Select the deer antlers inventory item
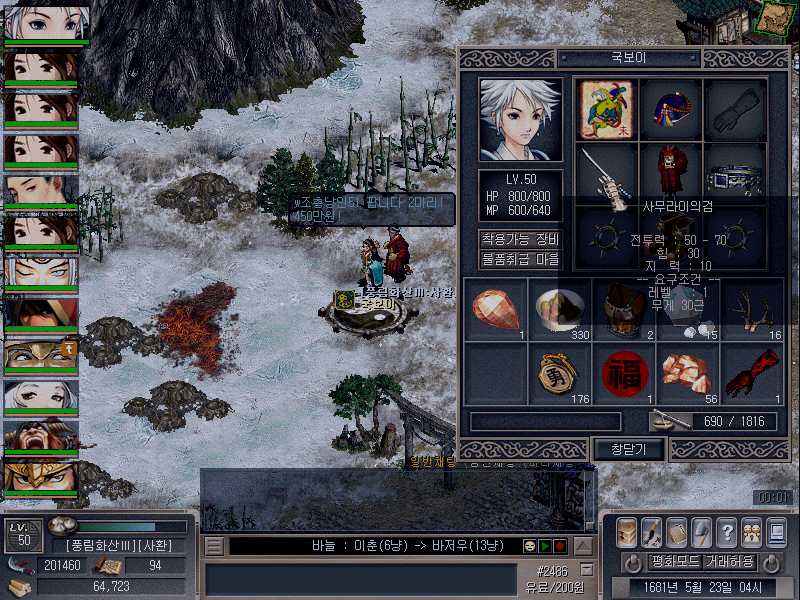 (752, 309)
